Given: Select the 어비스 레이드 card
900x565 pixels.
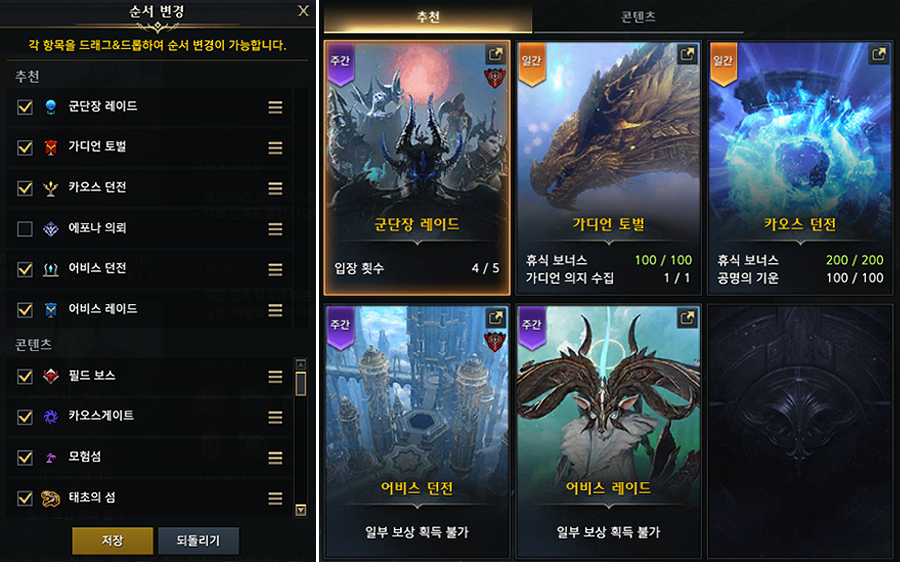Looking at the screenshot, I should point(607,430).
